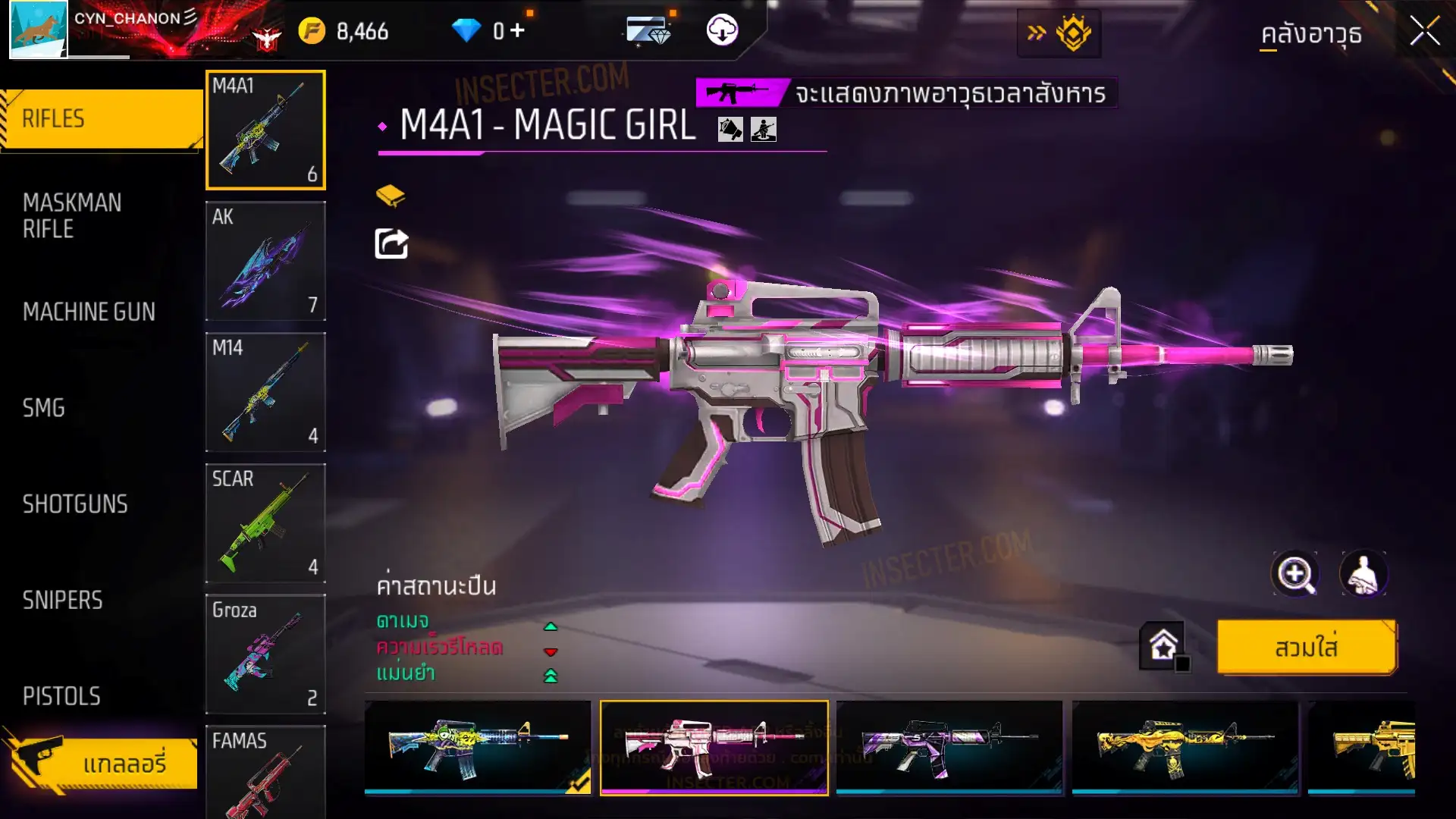Select the golden dragon M4A1 skin thumbnail
1456x819 pixels.
(x=1185, y=747)
